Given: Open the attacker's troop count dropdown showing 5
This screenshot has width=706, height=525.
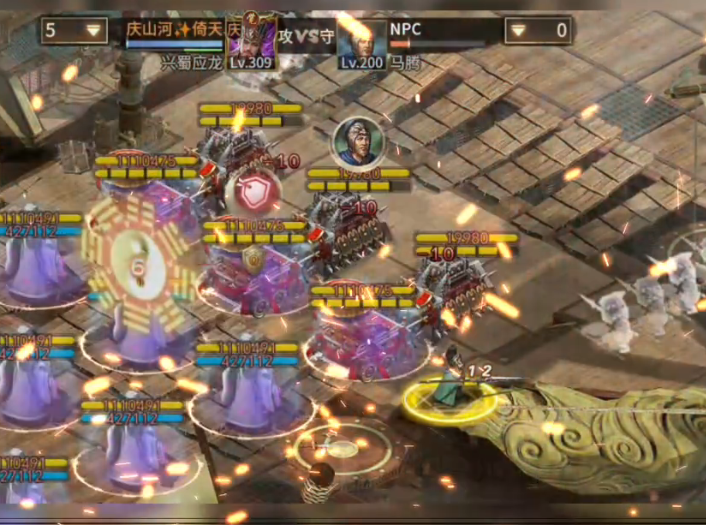Looking at the screenshot, I should coord(75,30).
